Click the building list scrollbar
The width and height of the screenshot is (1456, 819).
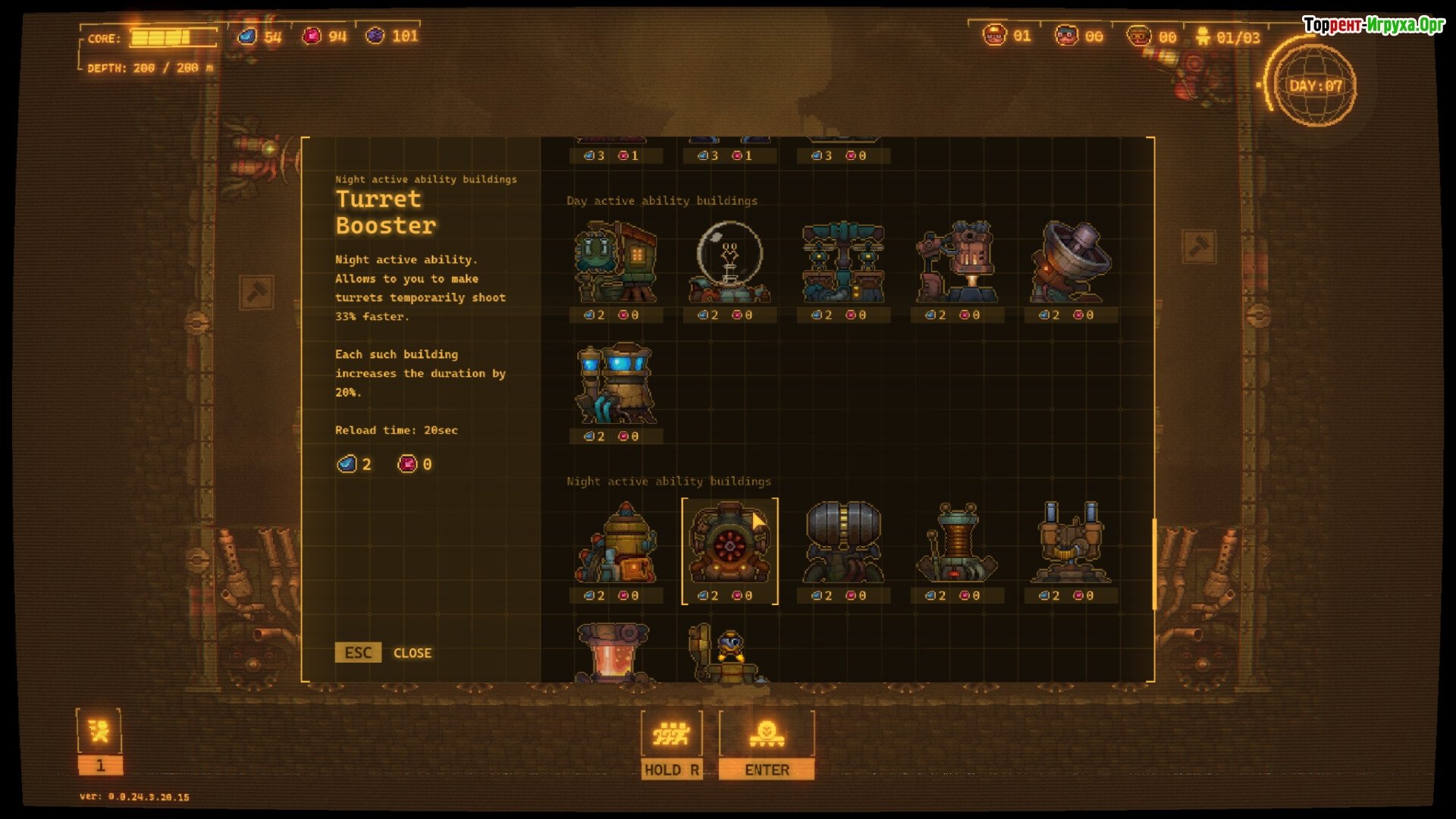pos(1153,564)
